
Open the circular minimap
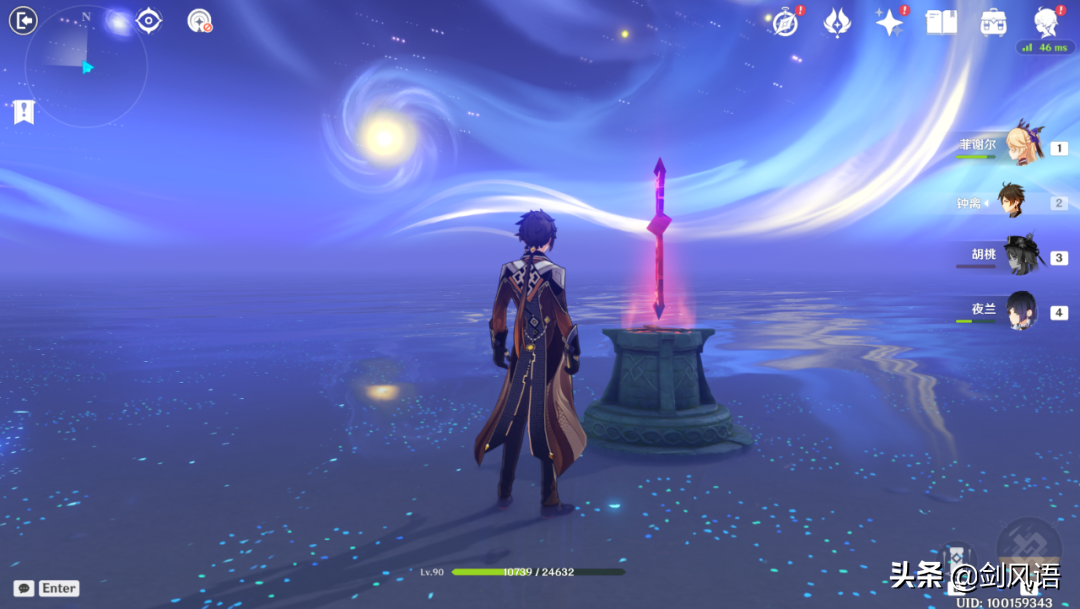point(86,66)
